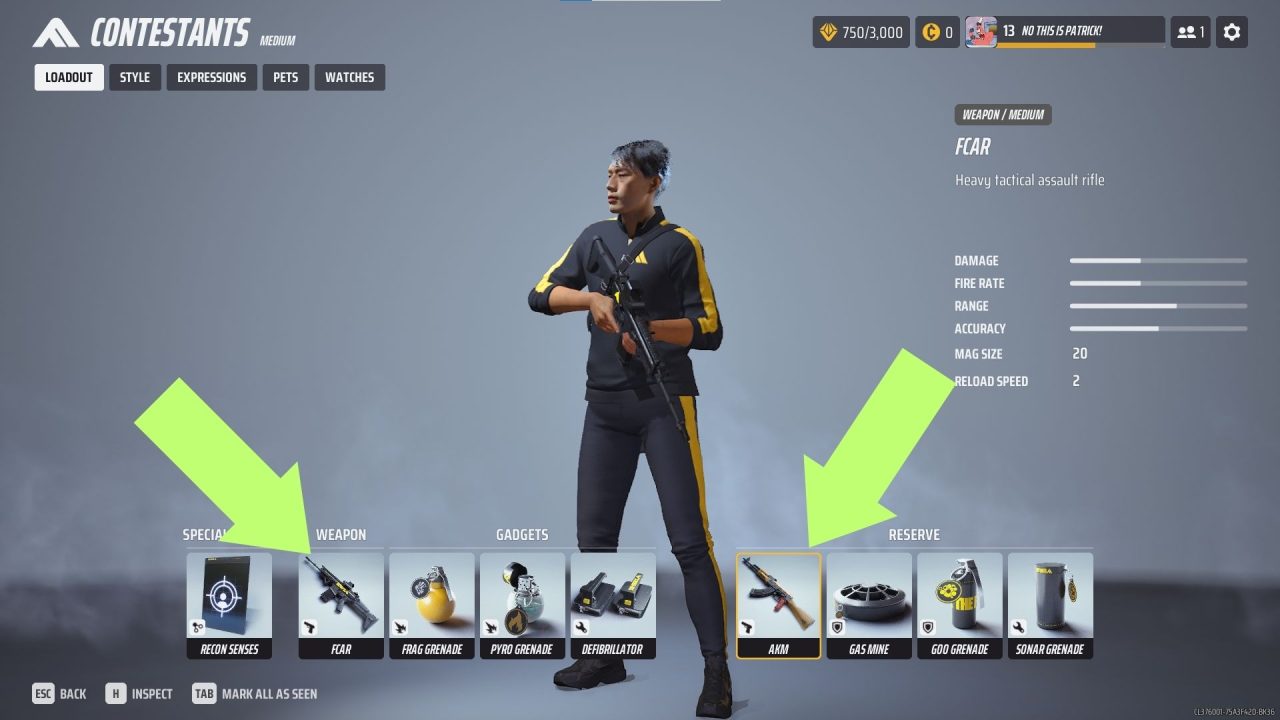This screenshot has height=720, width=1280.
Task: Switch to the WATCHES tab
Action: 350,77
